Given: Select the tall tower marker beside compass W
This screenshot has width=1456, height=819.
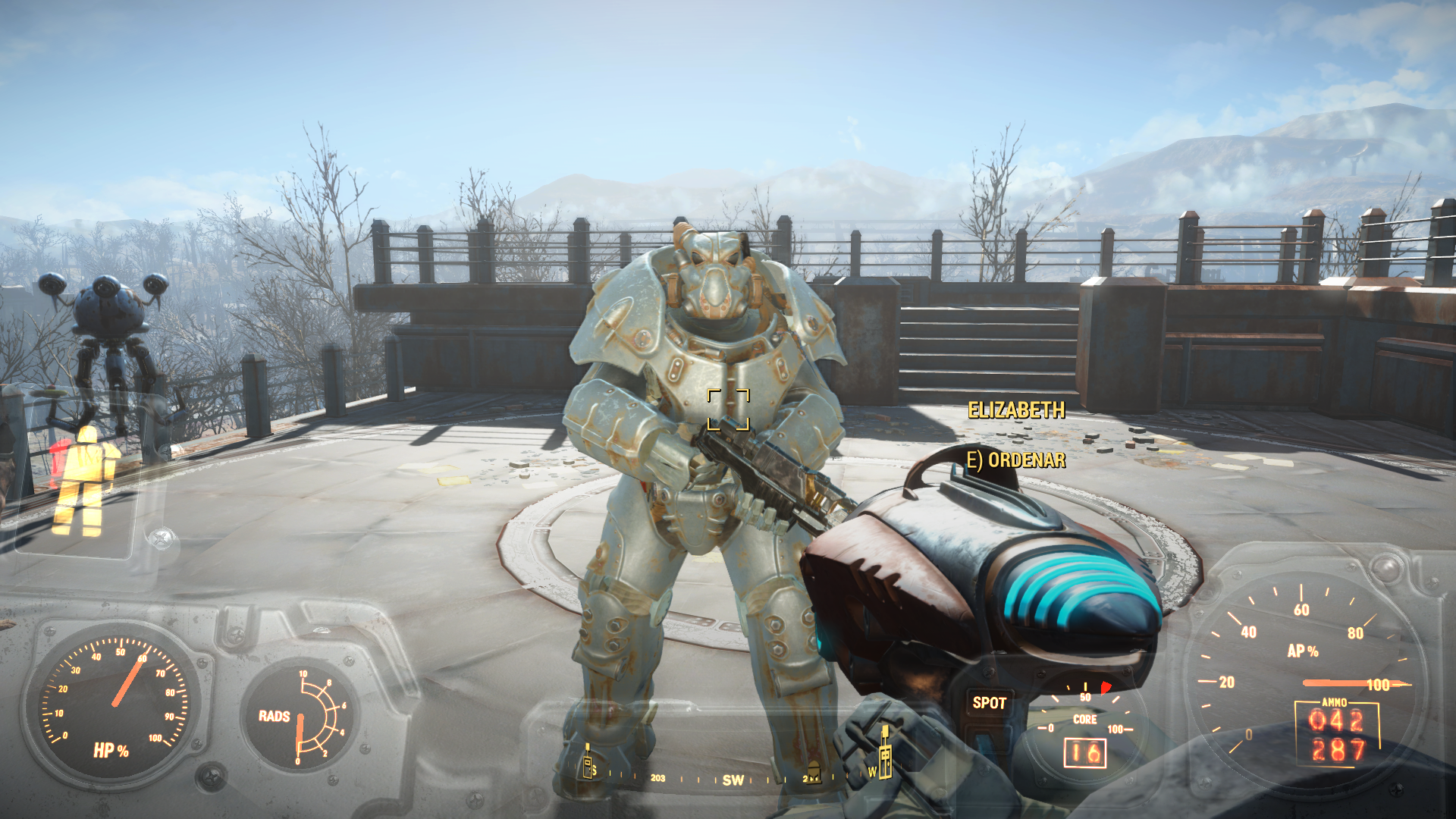Looking at the screenshot, I should (x=884, y=754).
